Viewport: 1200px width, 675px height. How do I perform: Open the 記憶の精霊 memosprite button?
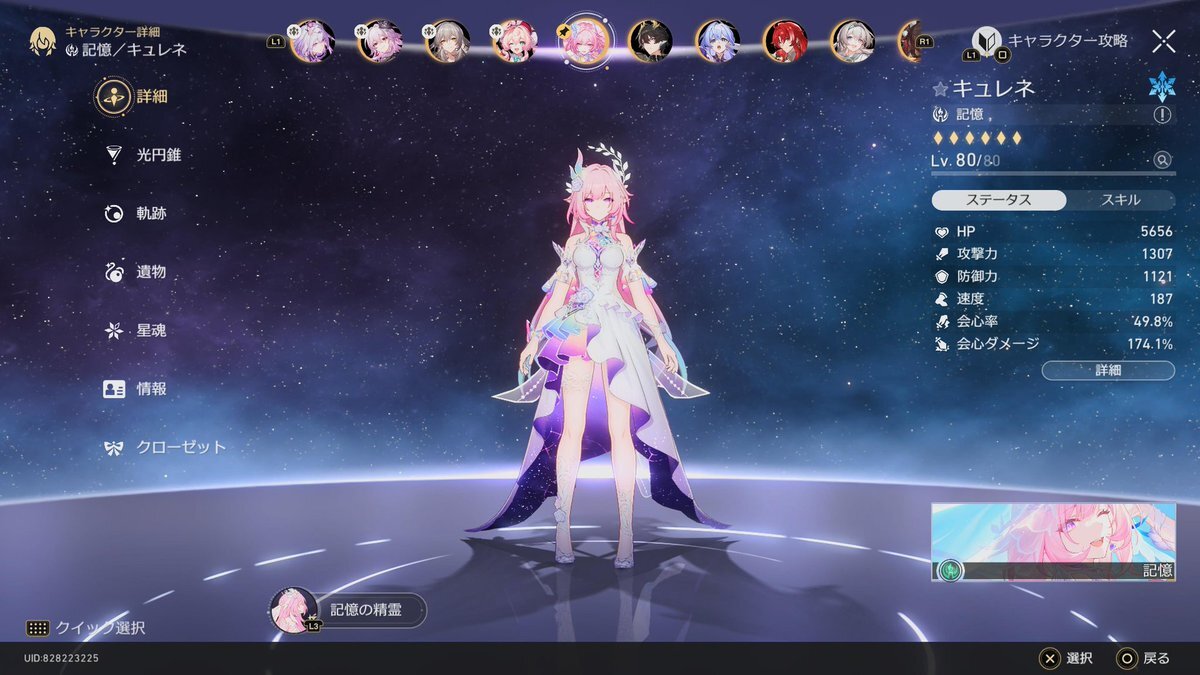(350, 610)
